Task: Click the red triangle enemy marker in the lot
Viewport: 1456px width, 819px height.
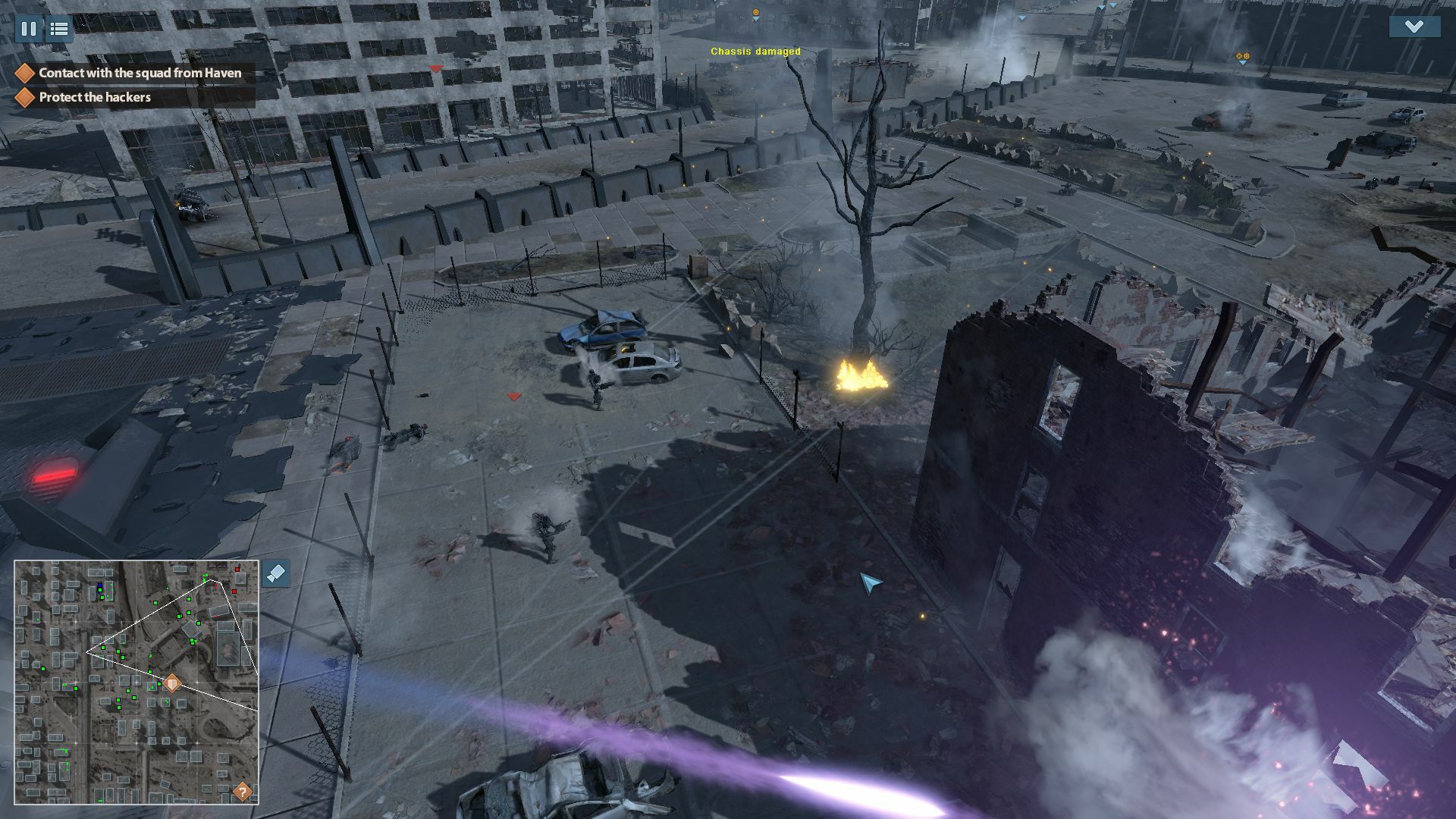Action: 513,394
